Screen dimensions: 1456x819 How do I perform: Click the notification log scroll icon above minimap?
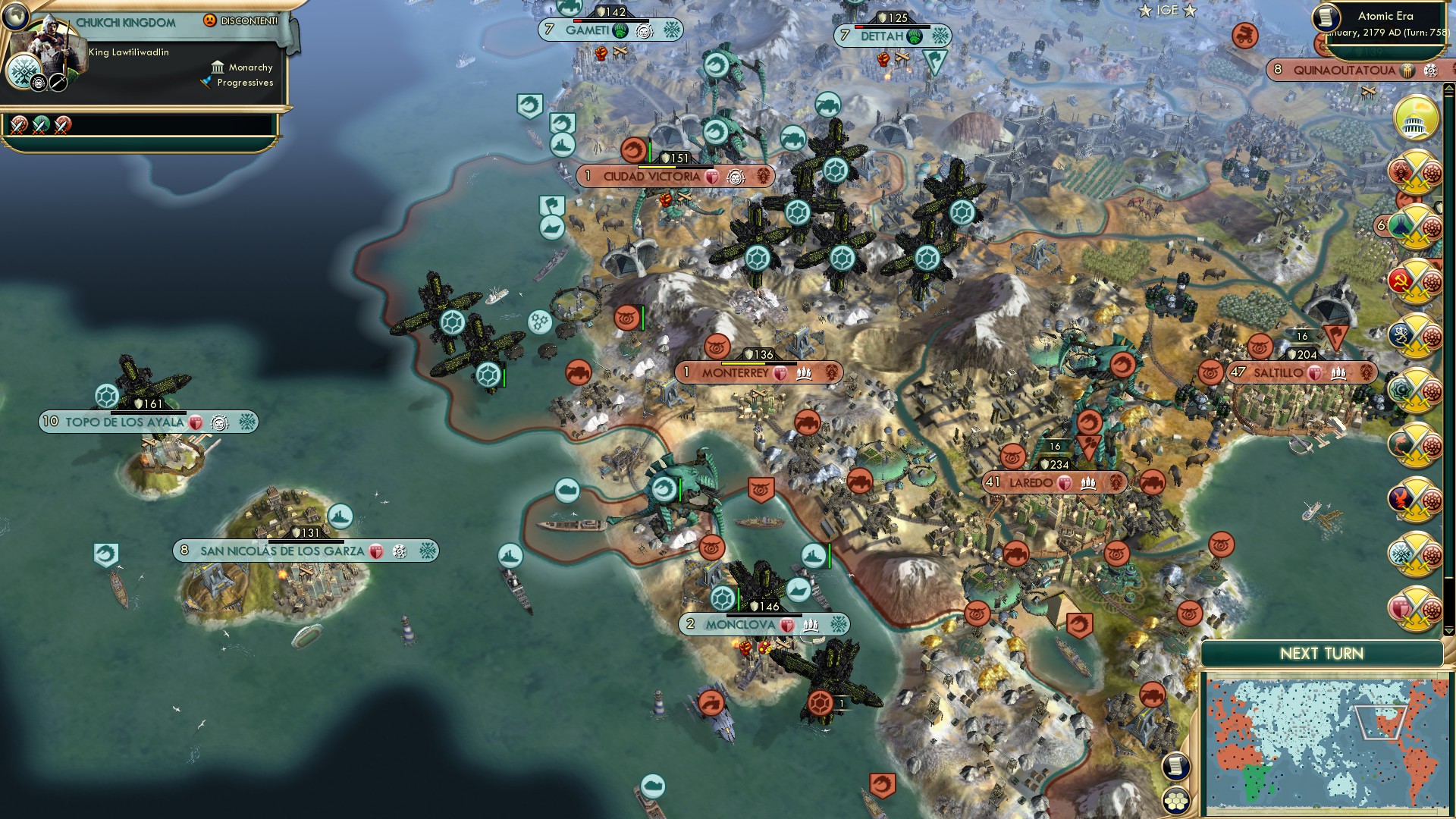[x=1177, y=767]
